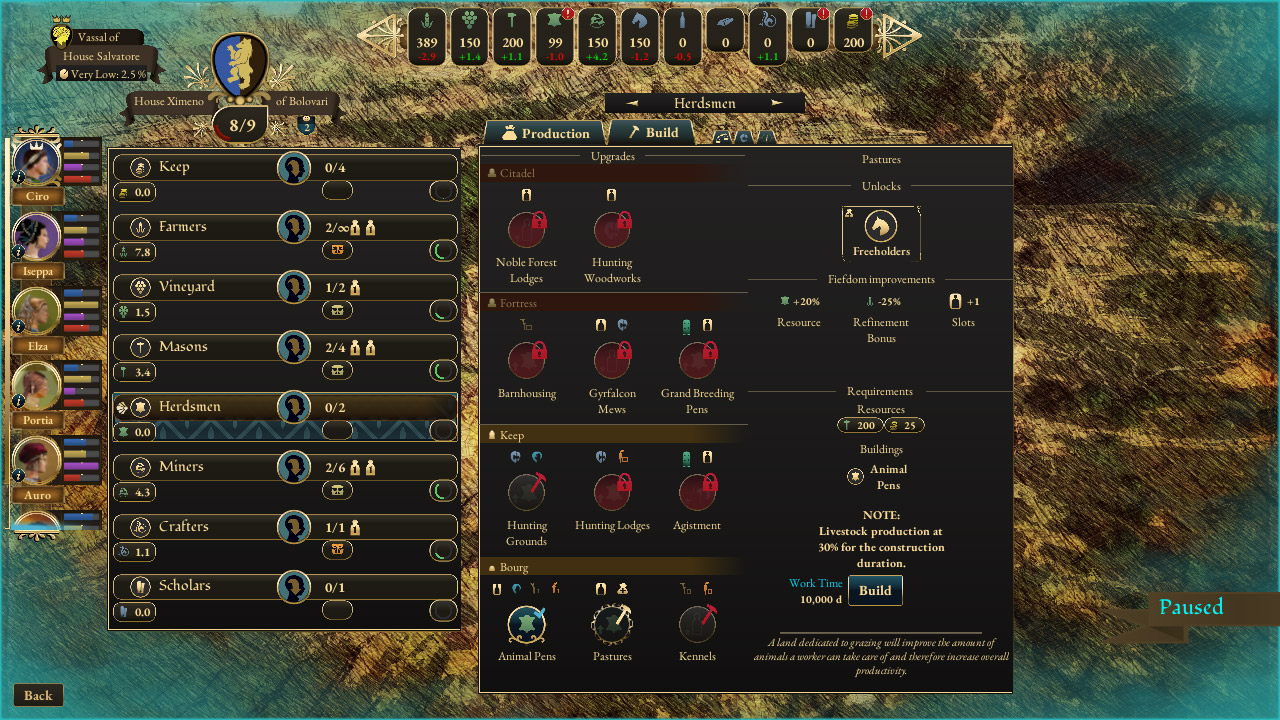Click the Build button for Pastures
The image size is (1280, 720).
pyautogui.click(x=875, y=590)
